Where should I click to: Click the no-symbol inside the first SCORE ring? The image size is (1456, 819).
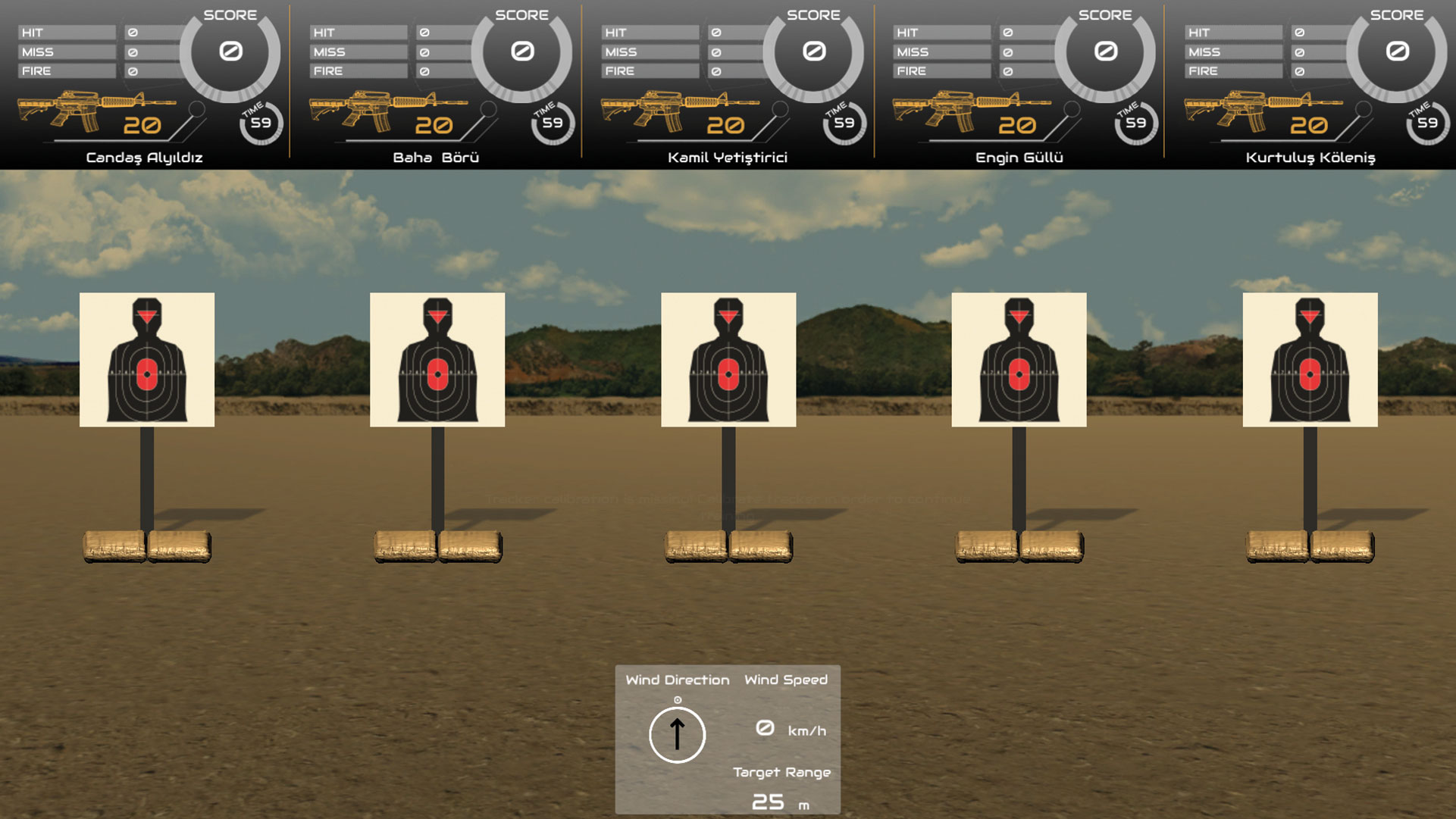coord(232,52)
